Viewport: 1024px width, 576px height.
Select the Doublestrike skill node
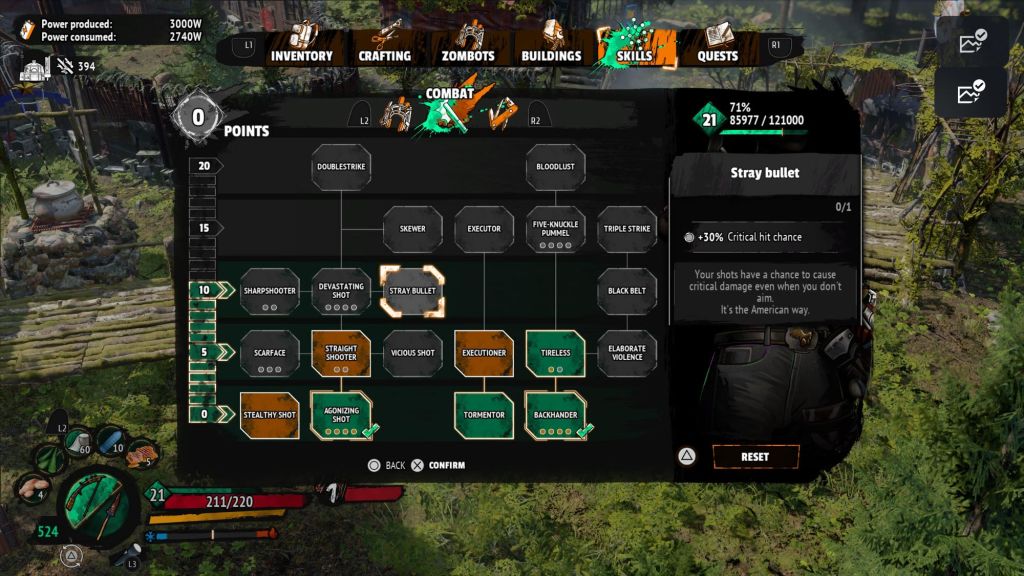341,167
